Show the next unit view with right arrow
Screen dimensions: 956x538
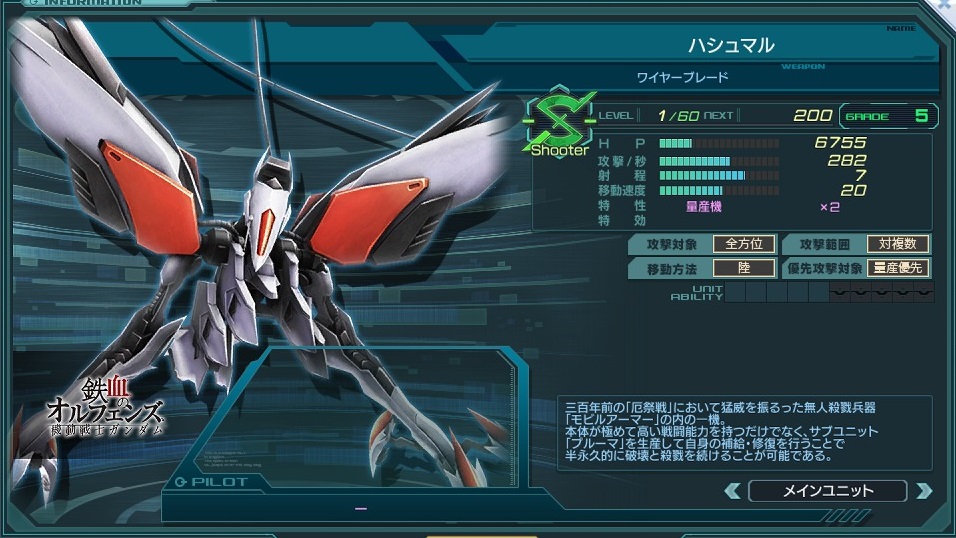(923, 491)
